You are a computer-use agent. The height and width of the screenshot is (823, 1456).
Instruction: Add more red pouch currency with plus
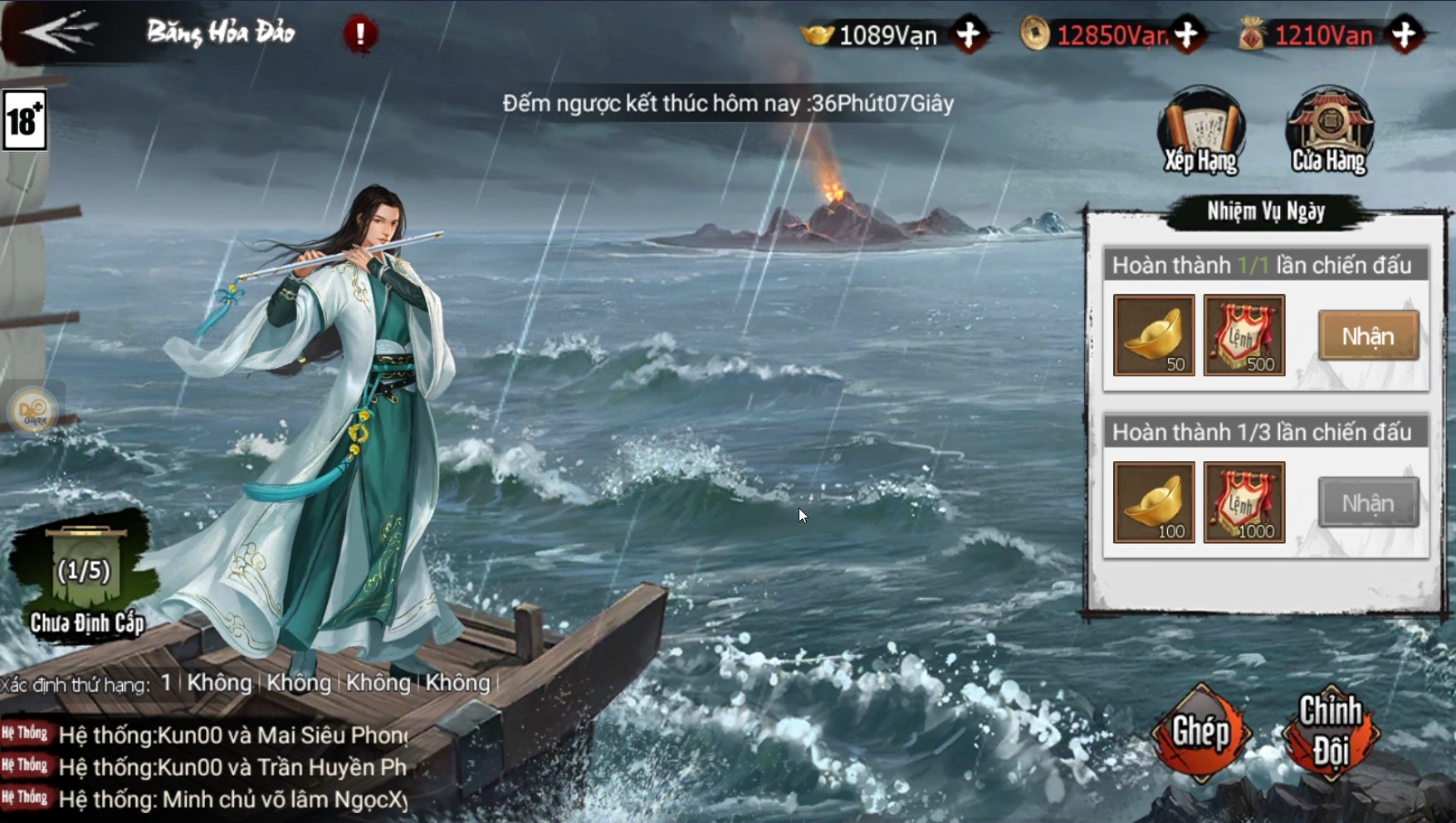coord(1405,35)
